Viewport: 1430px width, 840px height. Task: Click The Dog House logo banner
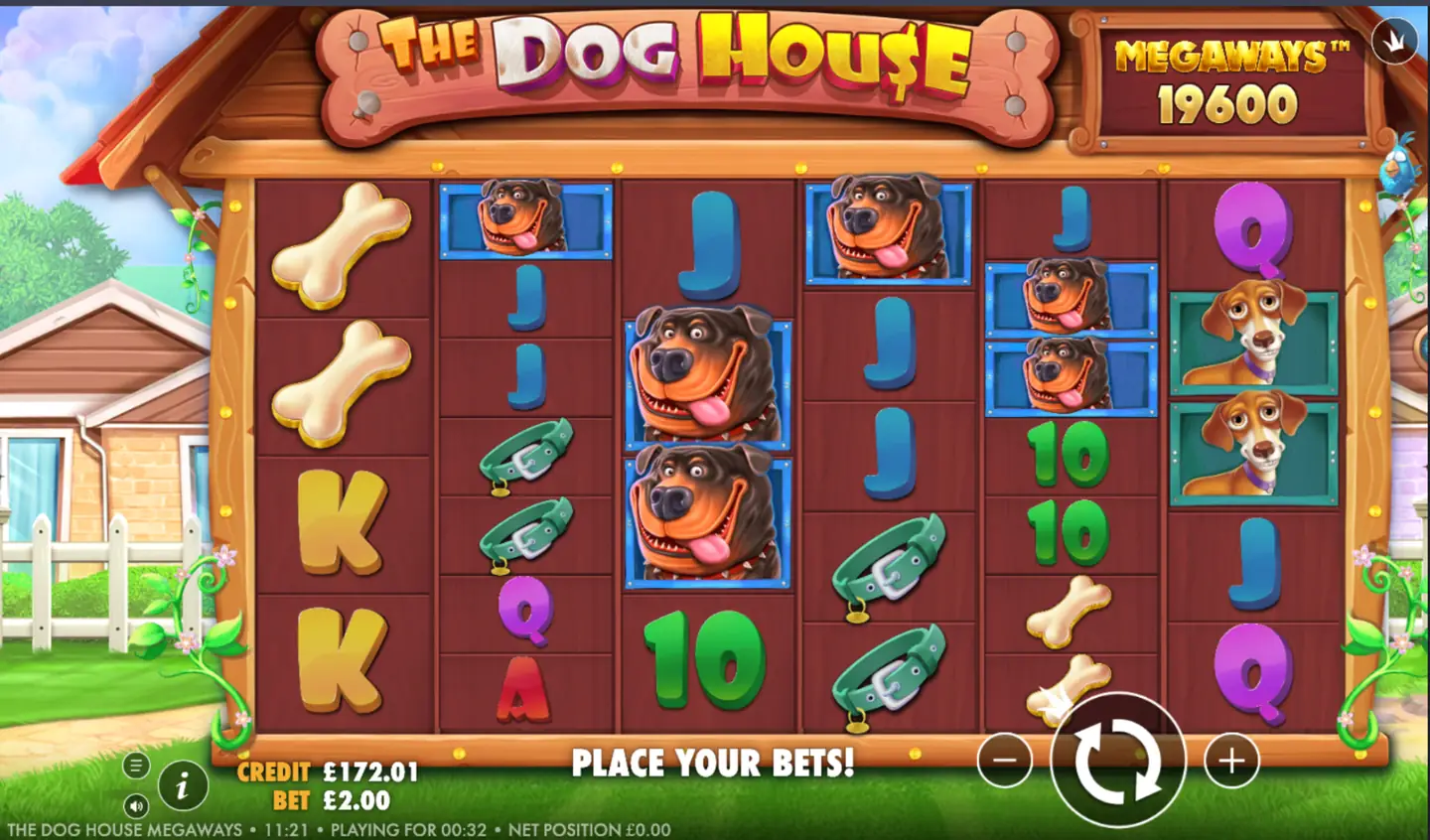(x=685, y=60)
